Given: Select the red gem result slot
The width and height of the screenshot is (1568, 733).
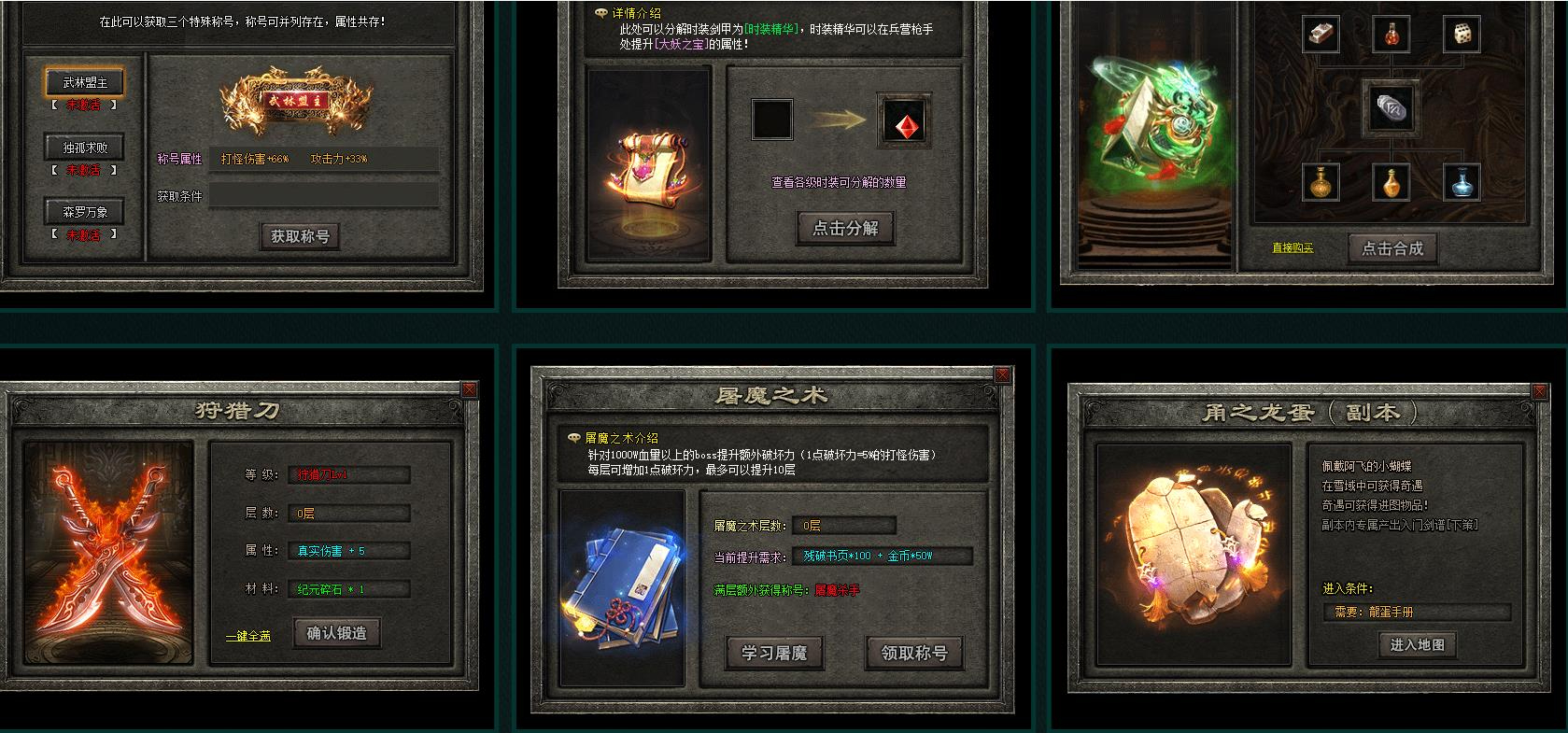Looking at the screenshot, I should point(902,122).
